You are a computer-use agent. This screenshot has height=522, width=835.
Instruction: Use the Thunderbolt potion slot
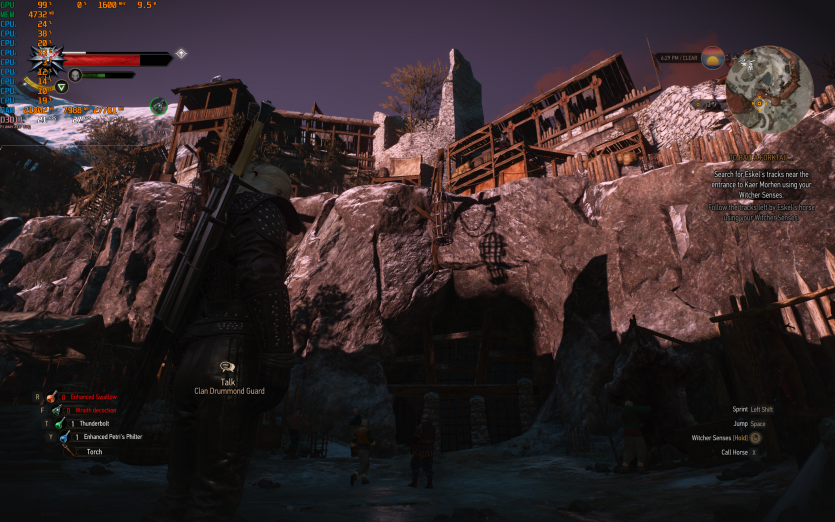pos(62,424)
